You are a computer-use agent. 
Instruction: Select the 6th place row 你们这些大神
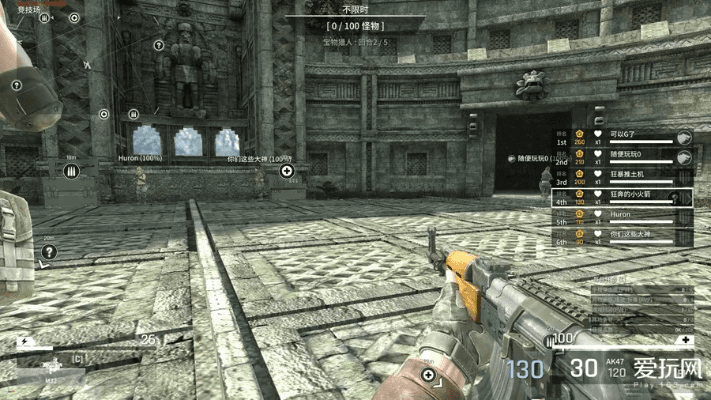tap(620, 237)
